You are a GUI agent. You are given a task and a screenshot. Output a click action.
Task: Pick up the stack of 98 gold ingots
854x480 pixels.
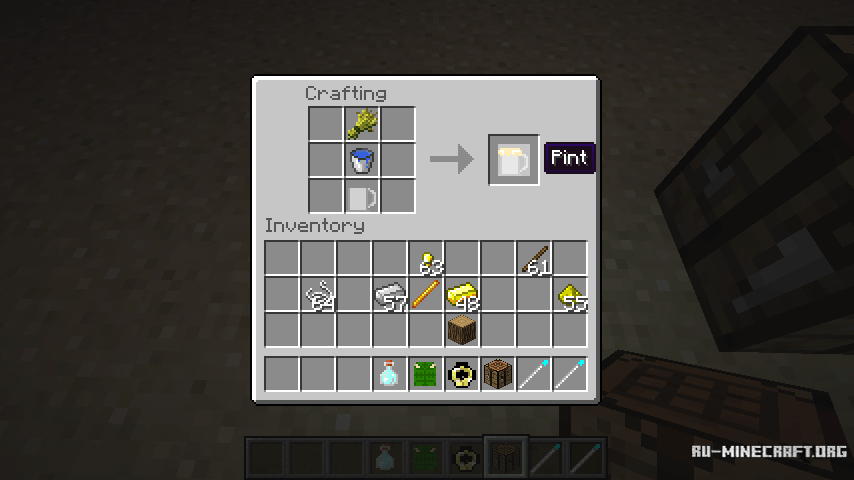coord(462,295)
